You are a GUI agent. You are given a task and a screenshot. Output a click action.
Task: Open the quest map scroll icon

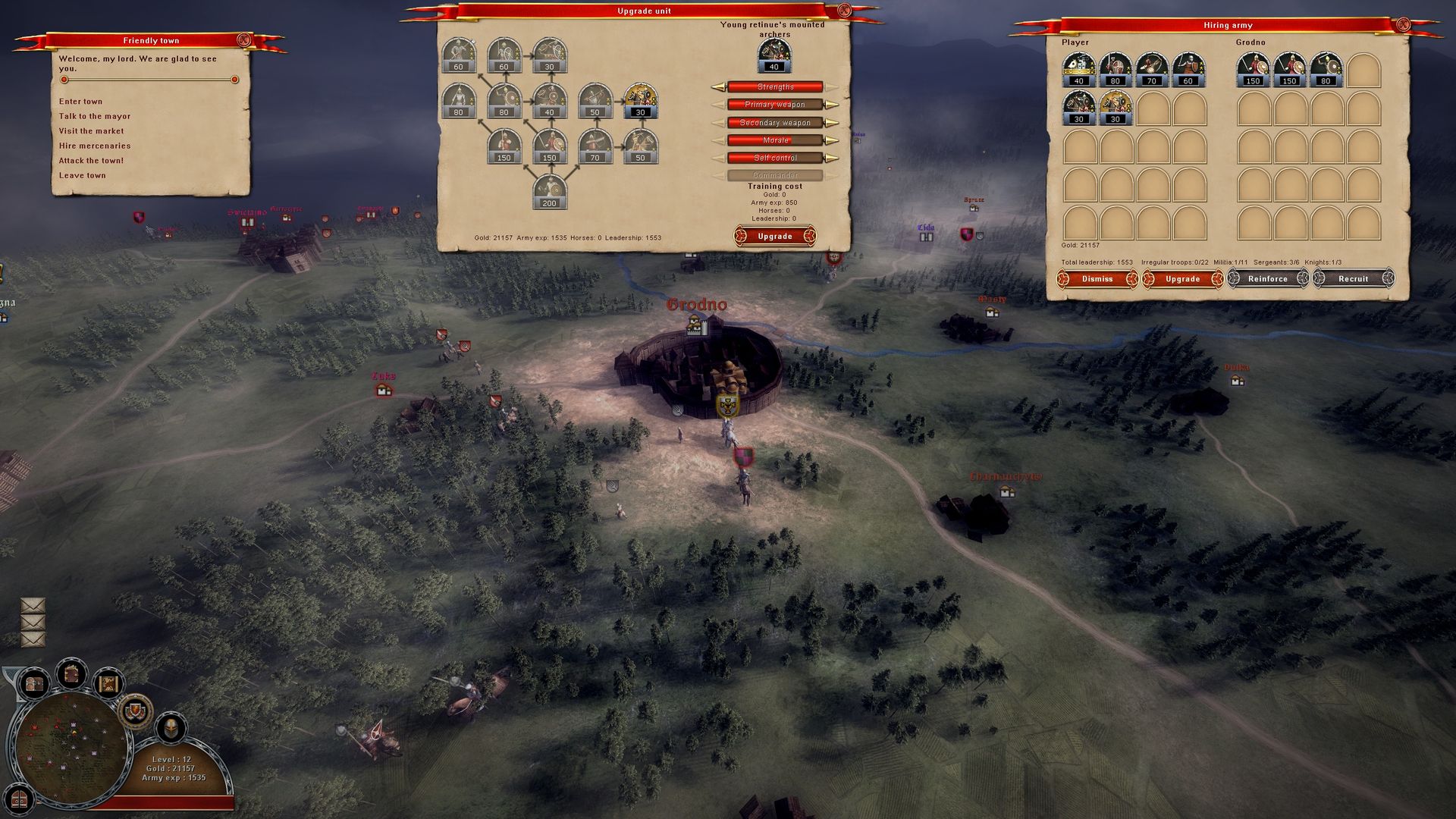tap(108, 683)
